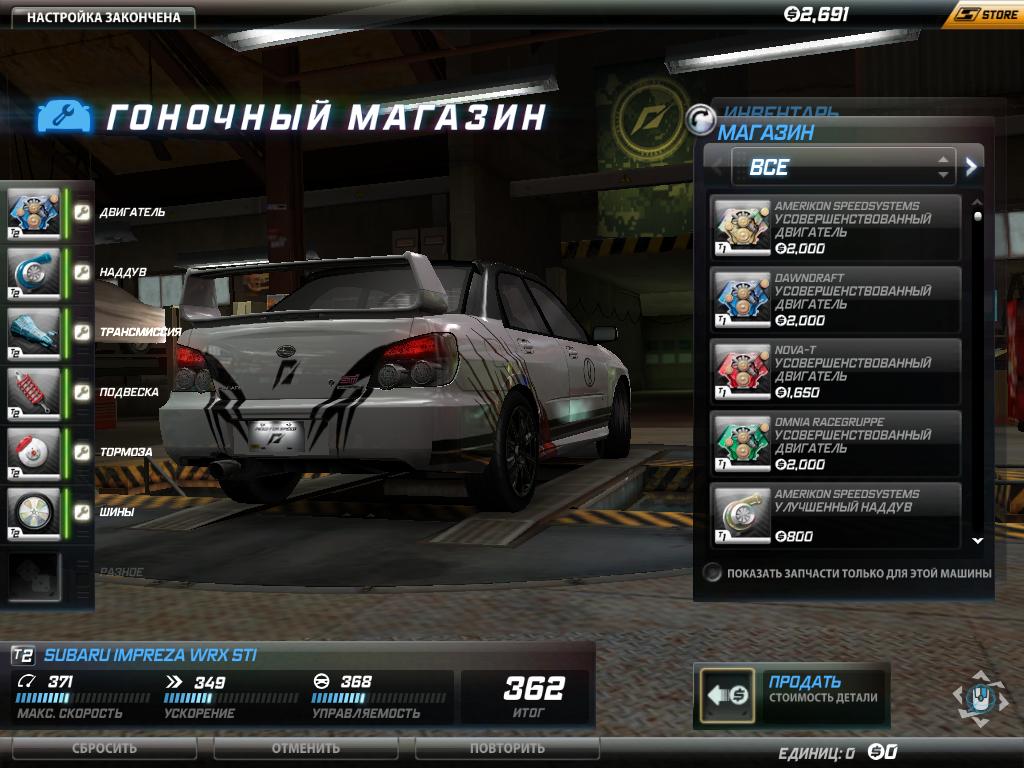Select Amerikon Speedsystems engine for 2,000
This screenshot has width=1024, height=768.
(x=836, y=228)
